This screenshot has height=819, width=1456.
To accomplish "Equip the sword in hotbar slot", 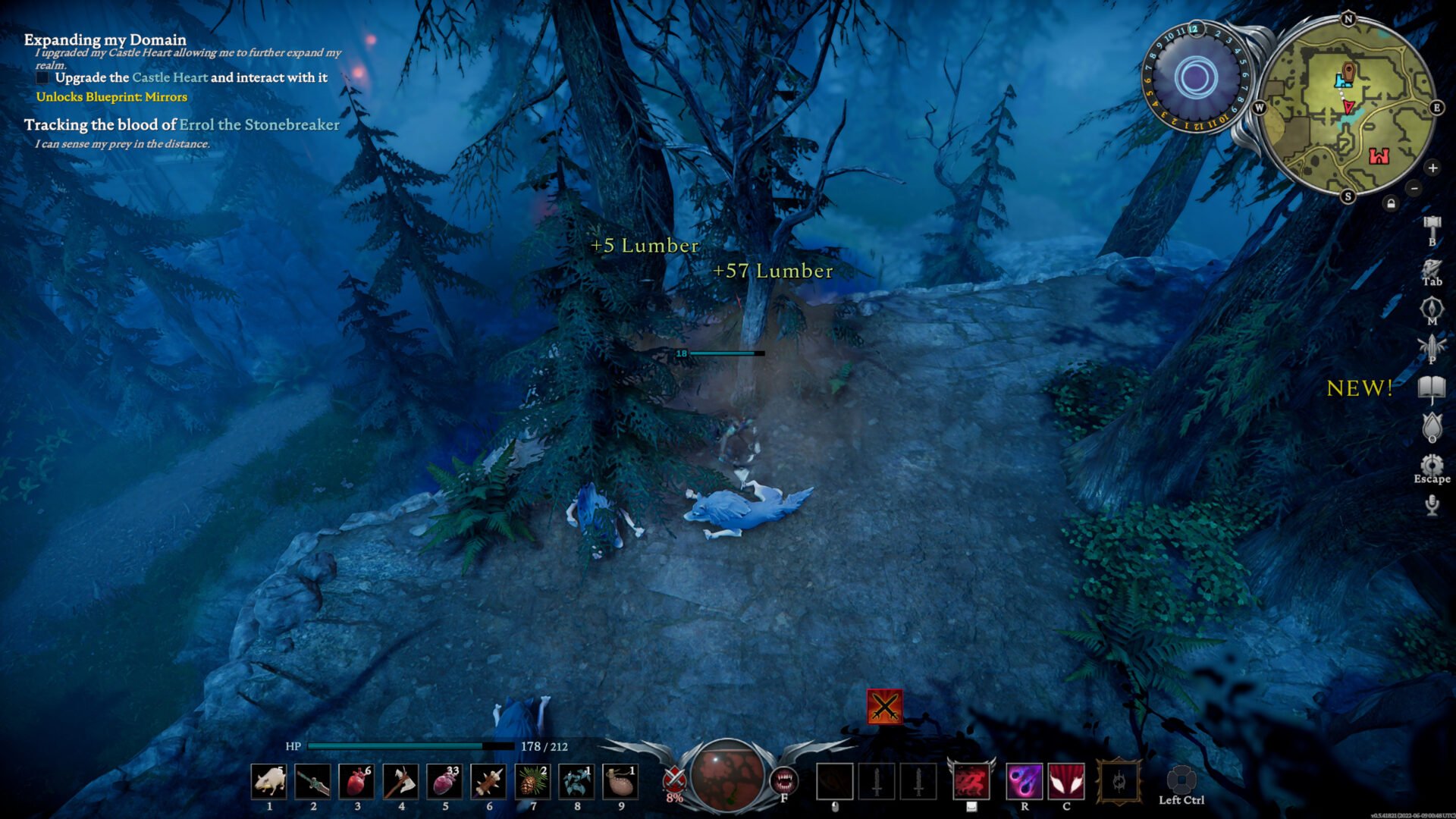I will click(313, 782).
